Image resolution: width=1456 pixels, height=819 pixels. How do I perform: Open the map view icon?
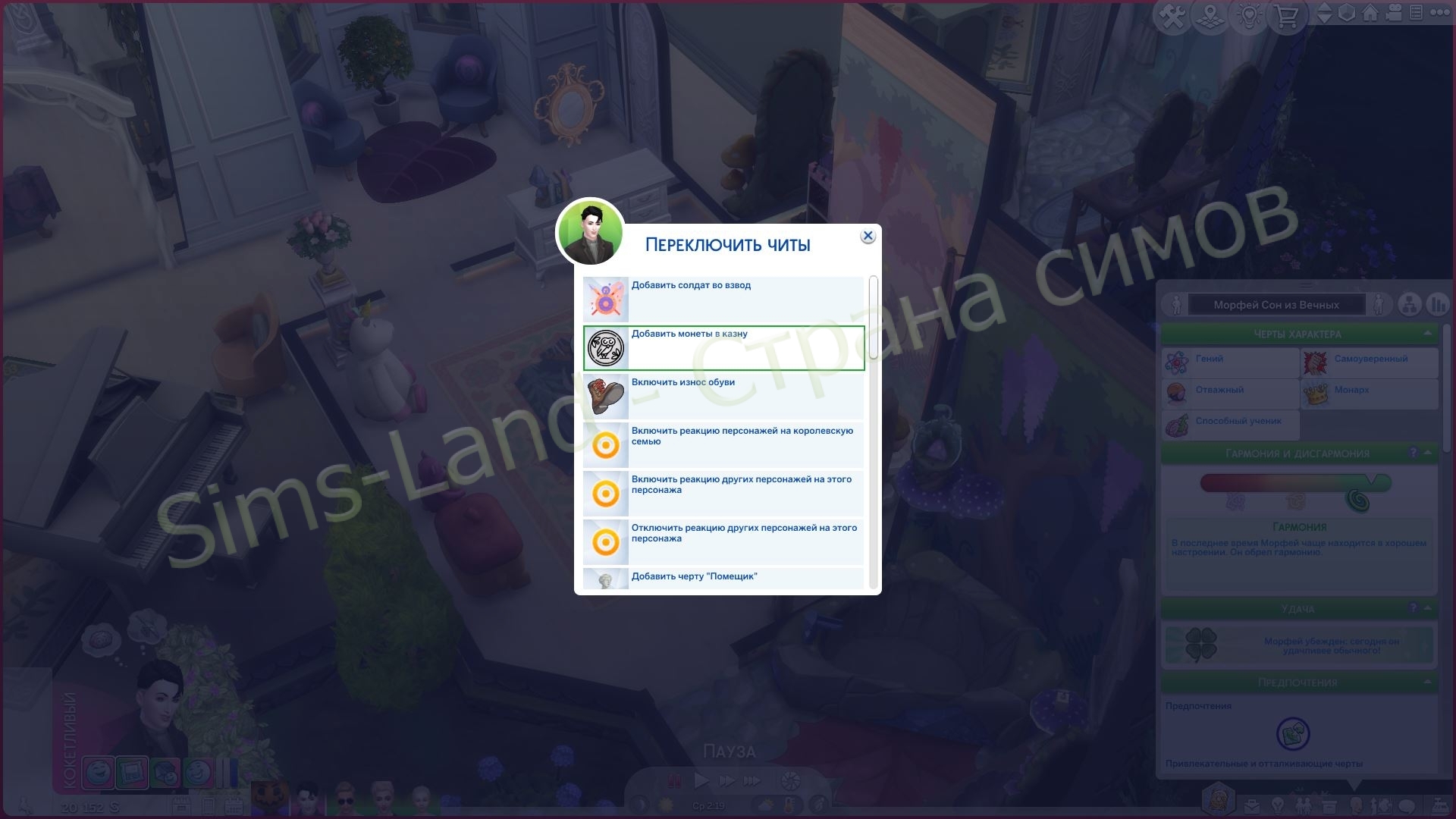point(1210,13)
